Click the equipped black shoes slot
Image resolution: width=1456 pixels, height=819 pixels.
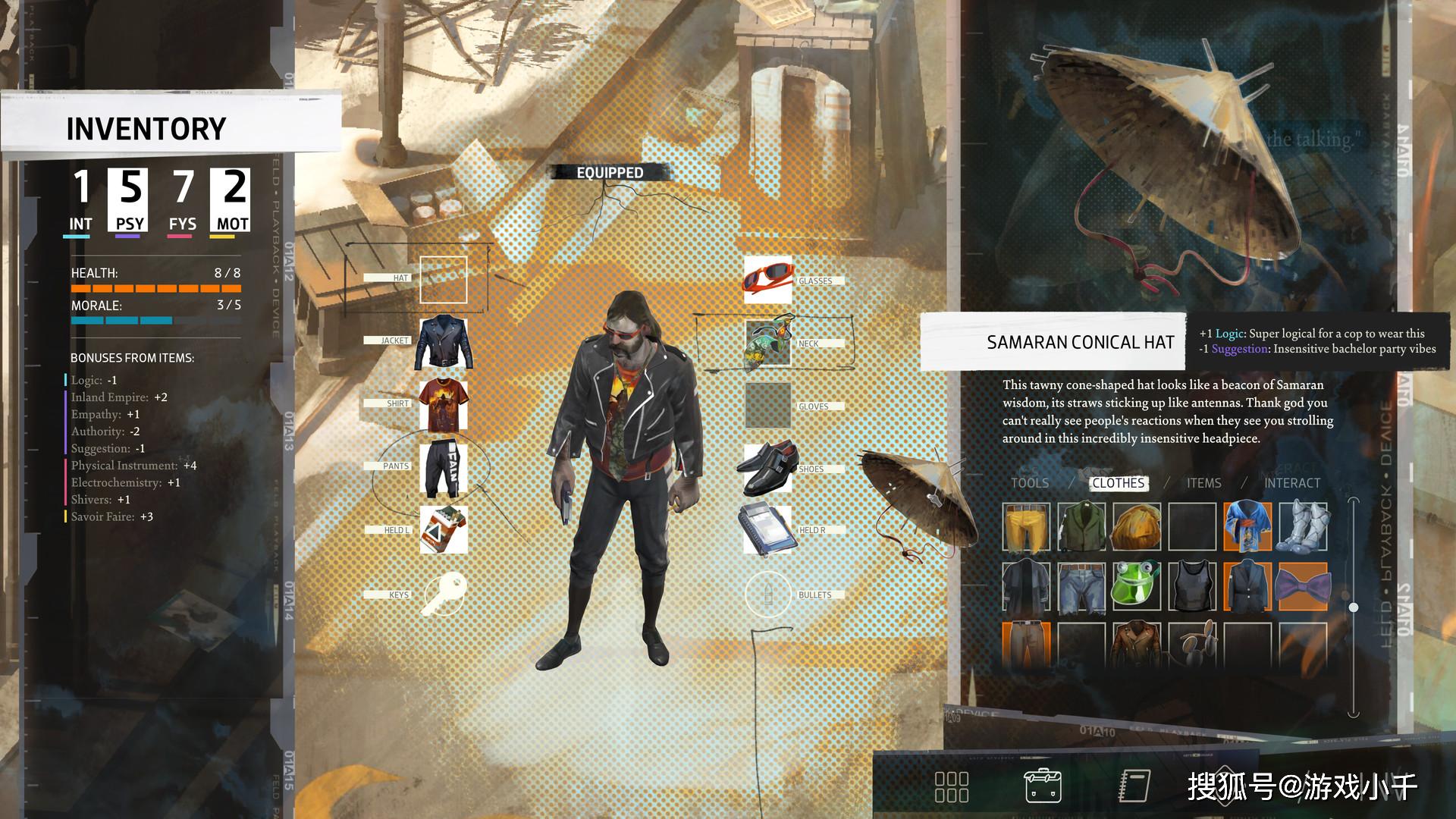pyautogui.click(x=767, y=468)
